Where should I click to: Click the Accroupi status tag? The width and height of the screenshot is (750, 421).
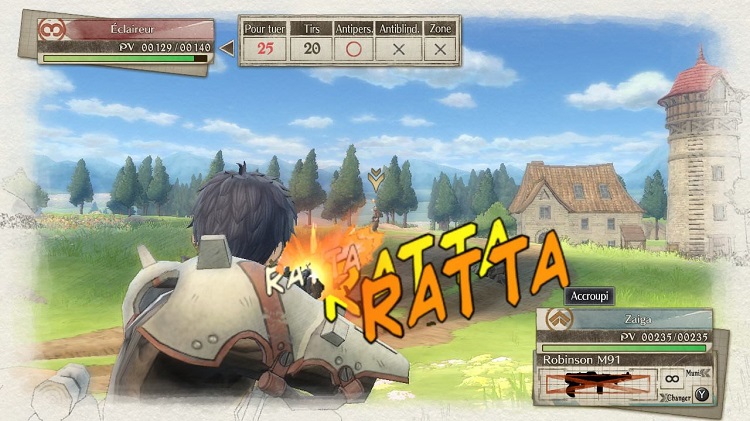[589, 296]
